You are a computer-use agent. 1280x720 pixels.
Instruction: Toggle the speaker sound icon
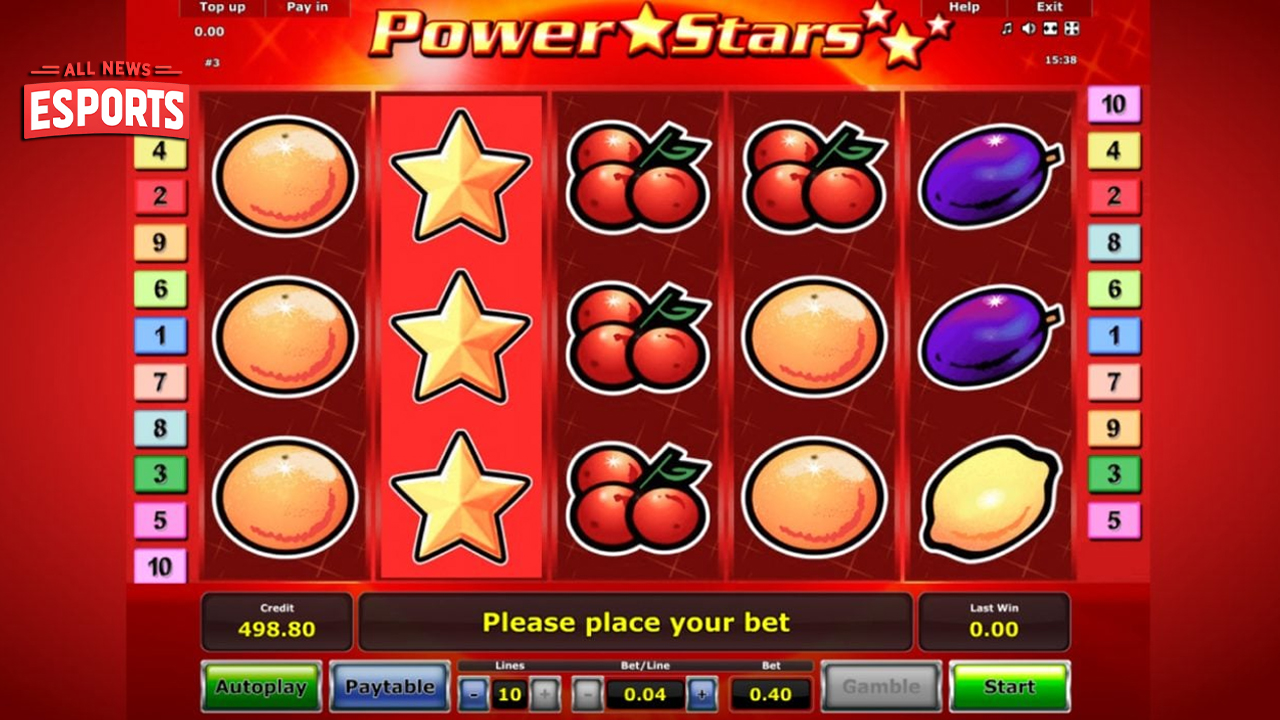1028,27
